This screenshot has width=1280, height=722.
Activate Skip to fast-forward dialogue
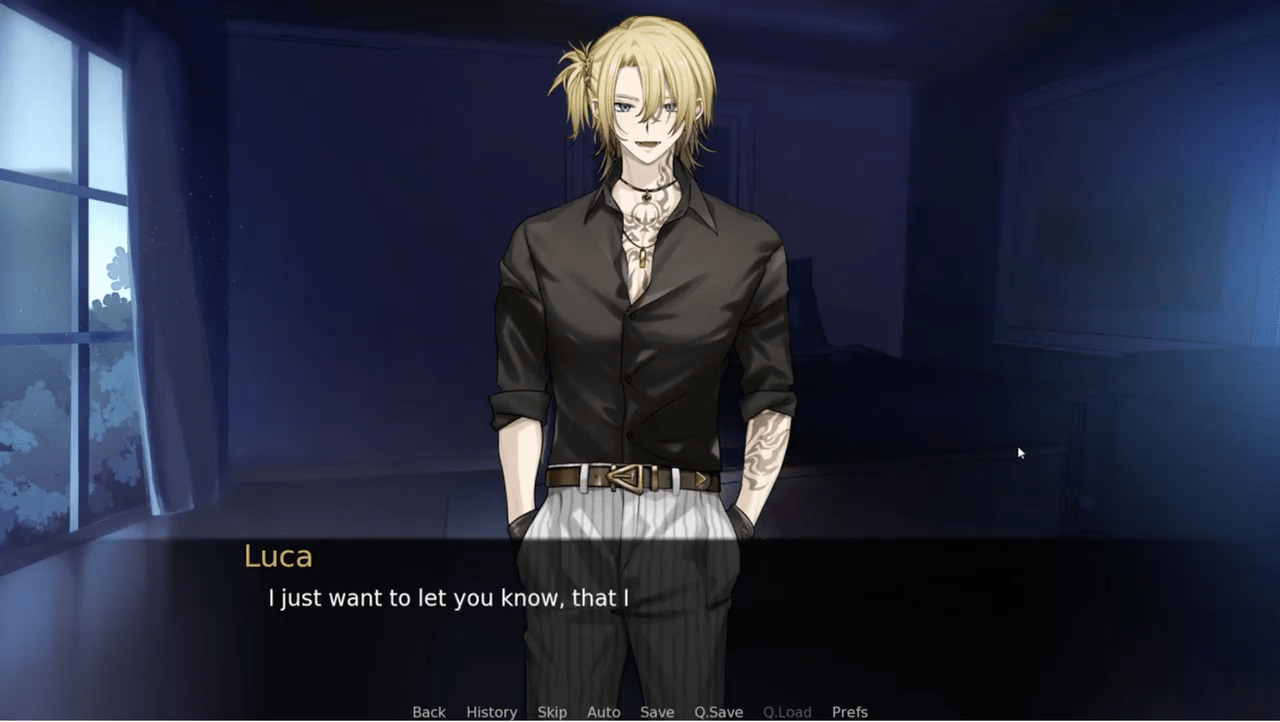click(x=552, y=712)
